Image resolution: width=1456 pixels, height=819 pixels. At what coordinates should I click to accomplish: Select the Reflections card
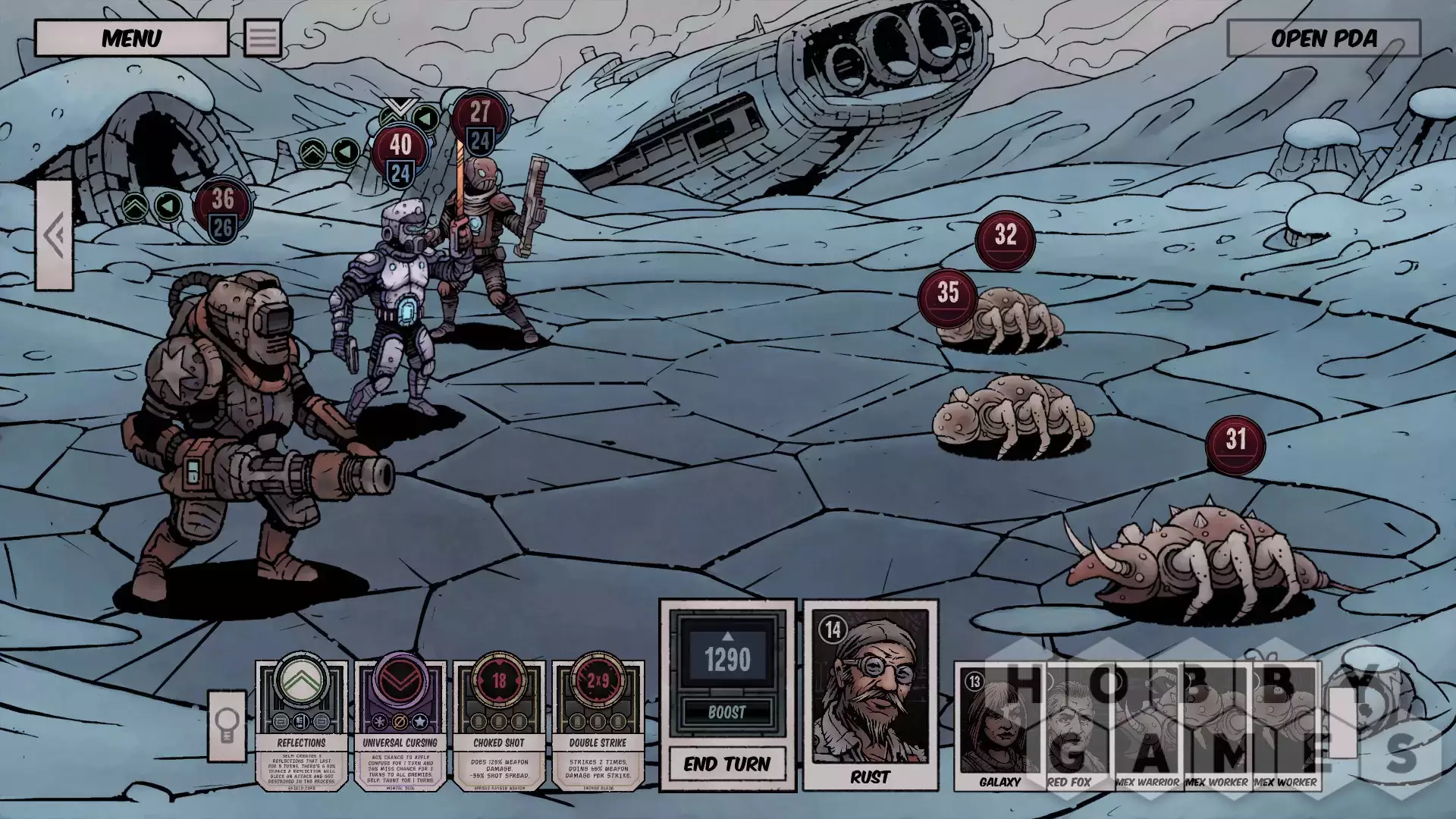point(301,724)
